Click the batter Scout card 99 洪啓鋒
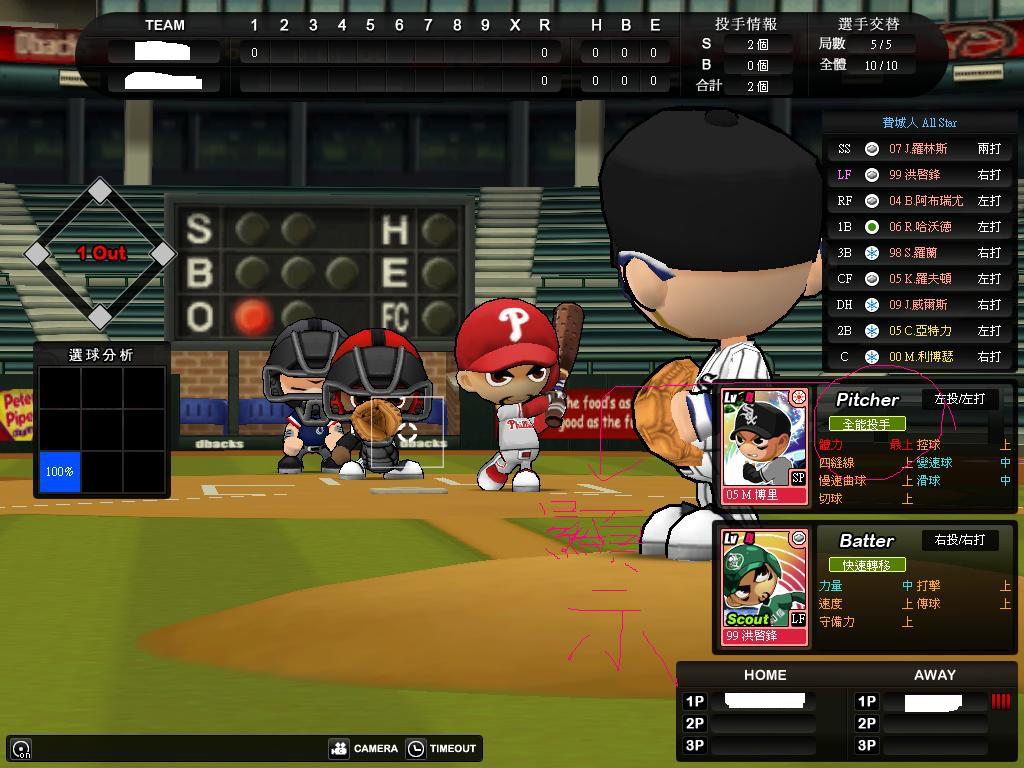Image resolution: width=1024 pixels, height=768 pixels. tap(764, 586)
